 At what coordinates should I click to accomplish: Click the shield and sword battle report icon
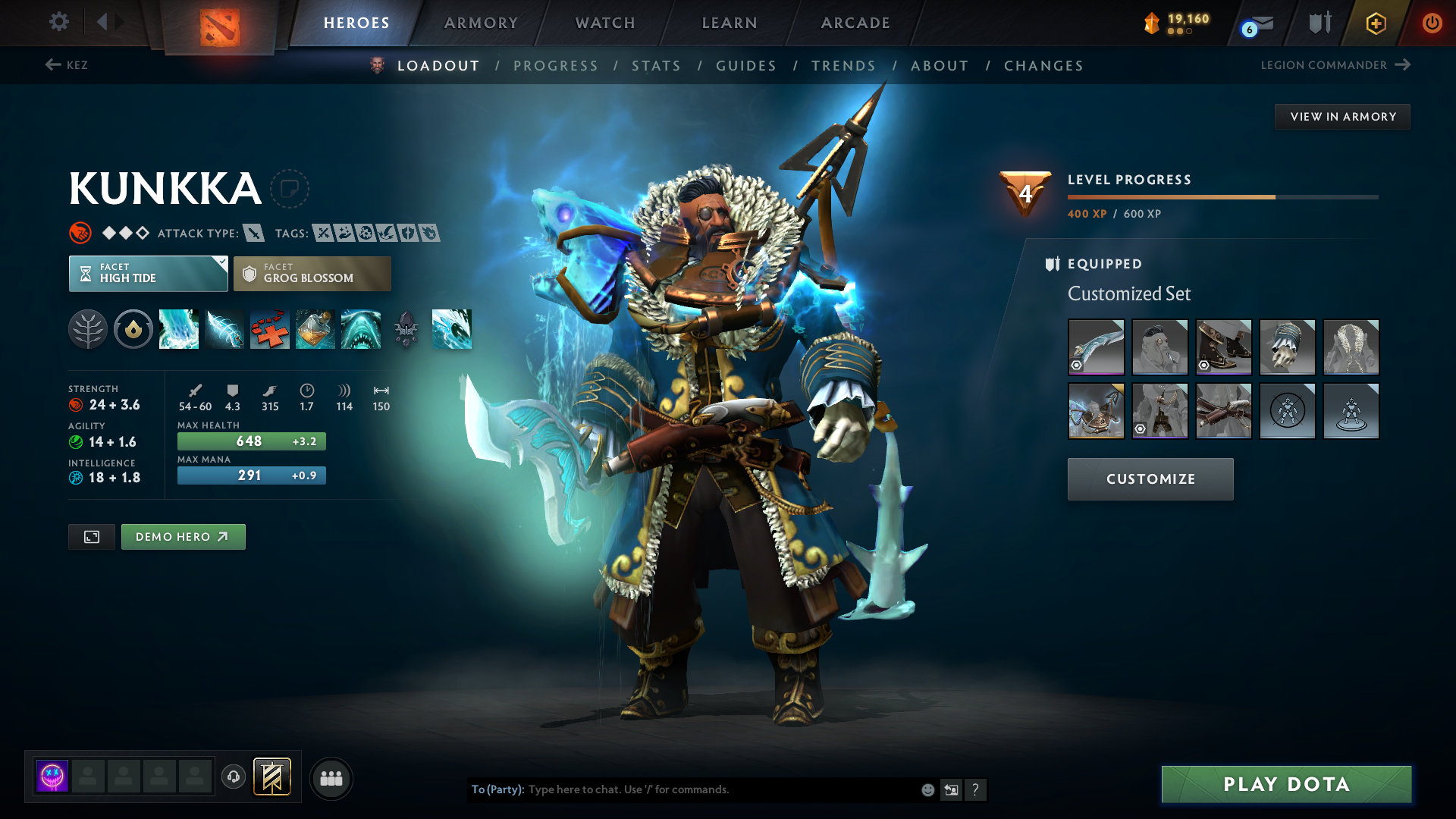point(1319,23)
